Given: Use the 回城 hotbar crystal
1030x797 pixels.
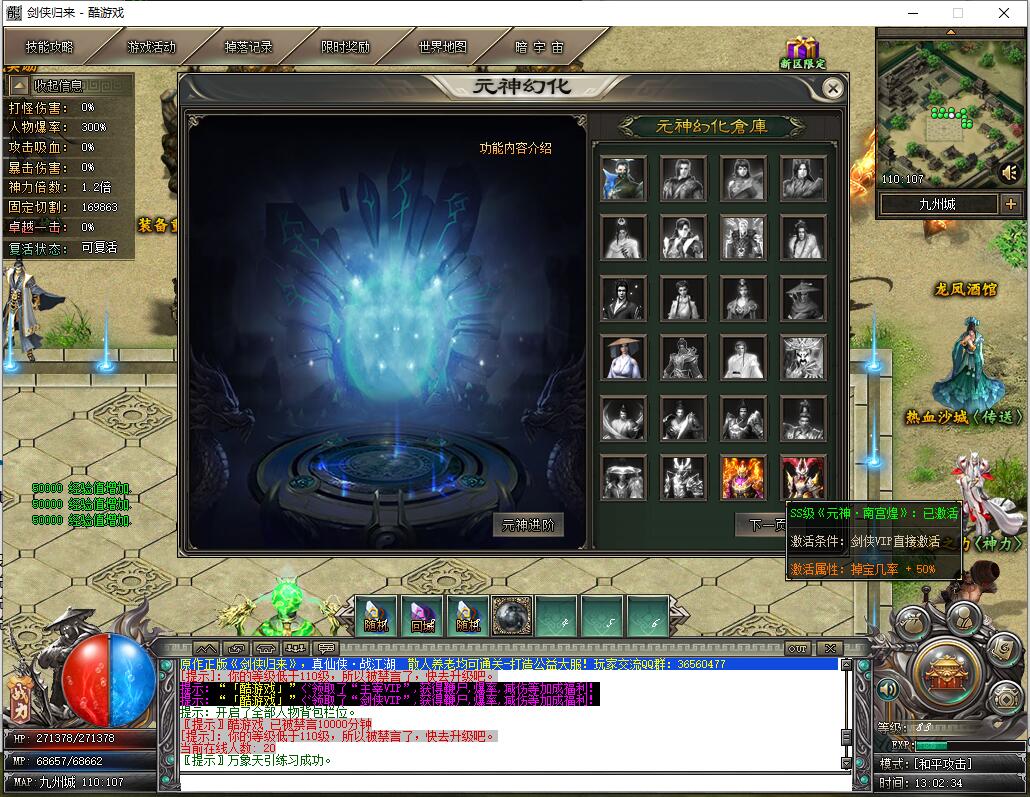Looking at the screenshot, I should (x=422, y=616).
